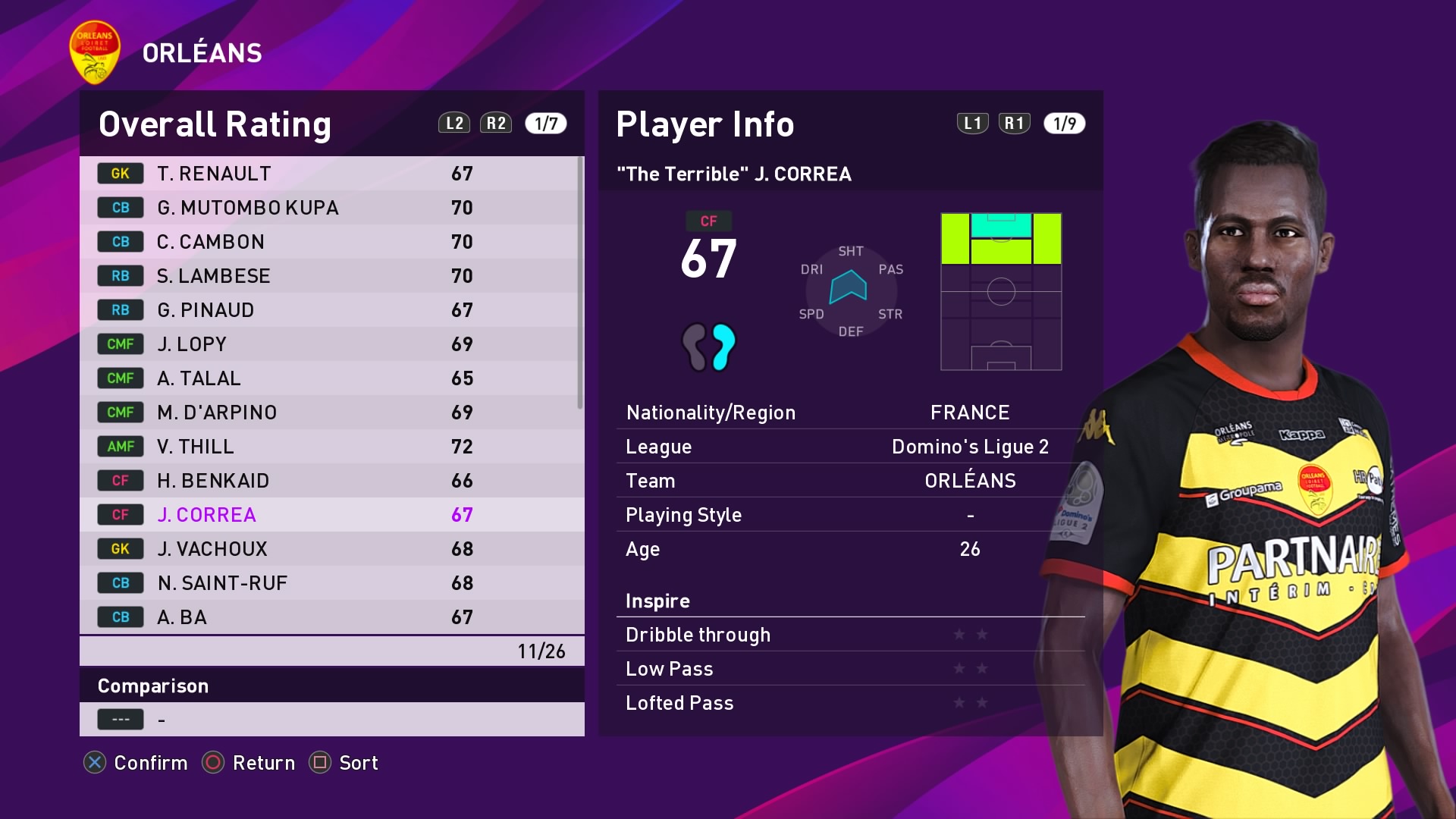Choose G. Mutombo Kupa's player row

331,208
